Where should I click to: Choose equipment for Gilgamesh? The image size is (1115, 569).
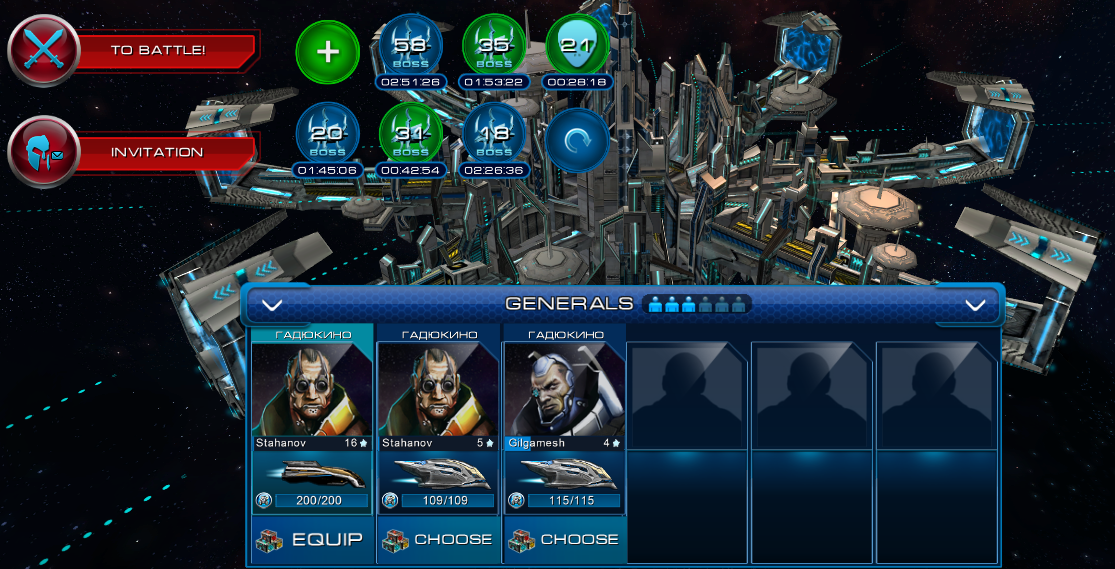(564, 540)
